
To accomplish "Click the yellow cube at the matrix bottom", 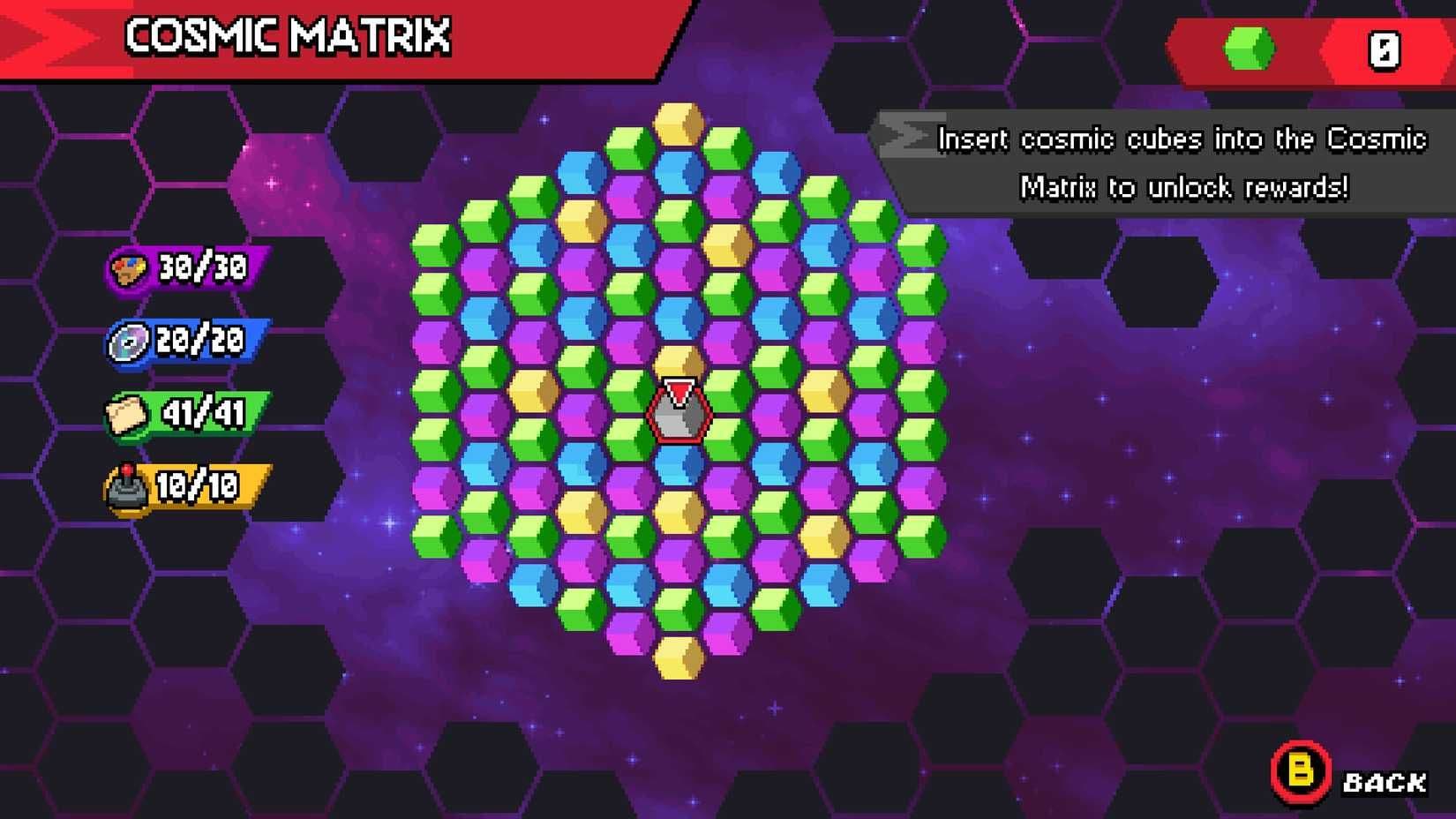I will (x=678, y=657).
